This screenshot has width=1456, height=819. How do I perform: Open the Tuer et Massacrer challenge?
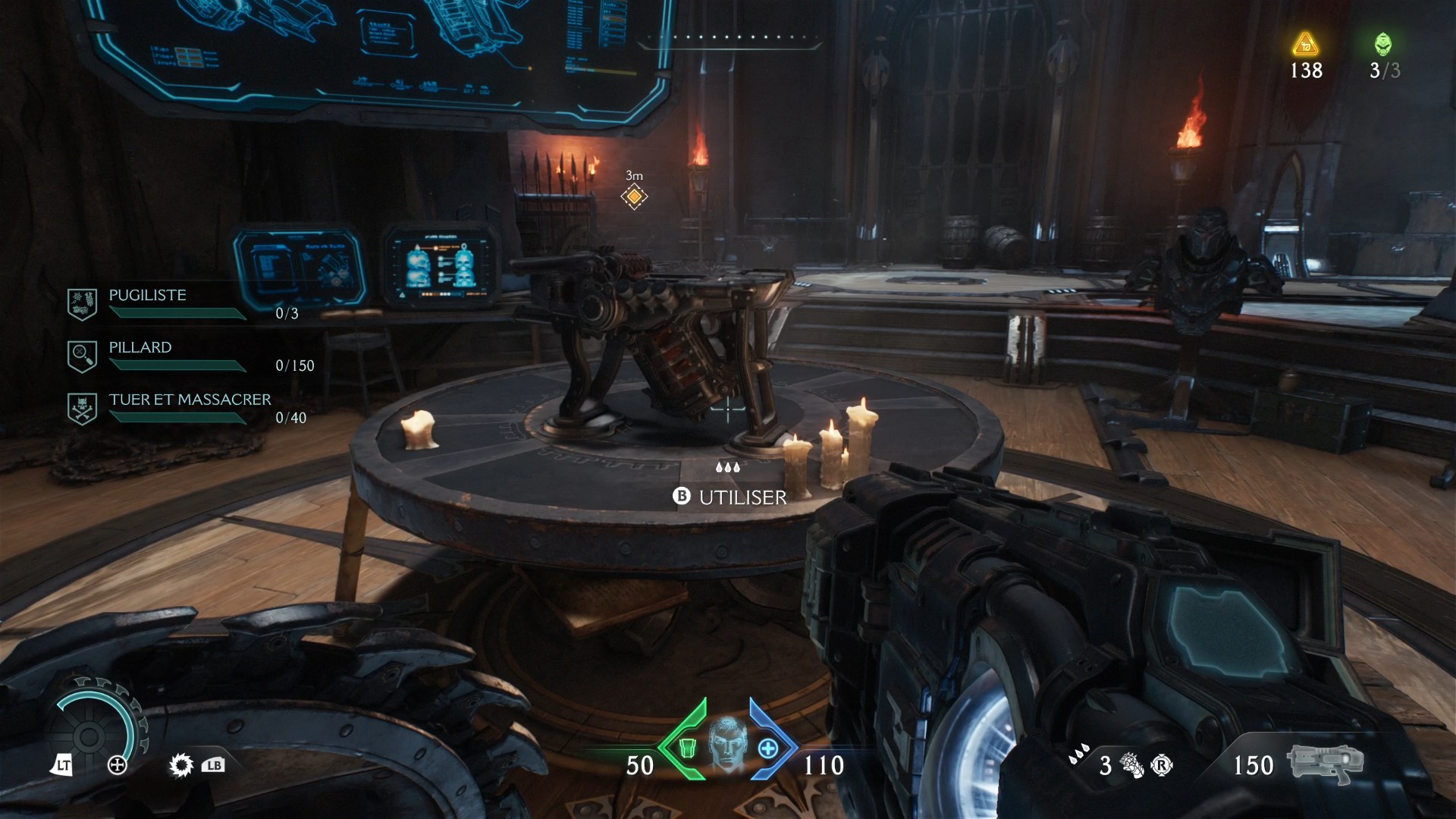190,400
